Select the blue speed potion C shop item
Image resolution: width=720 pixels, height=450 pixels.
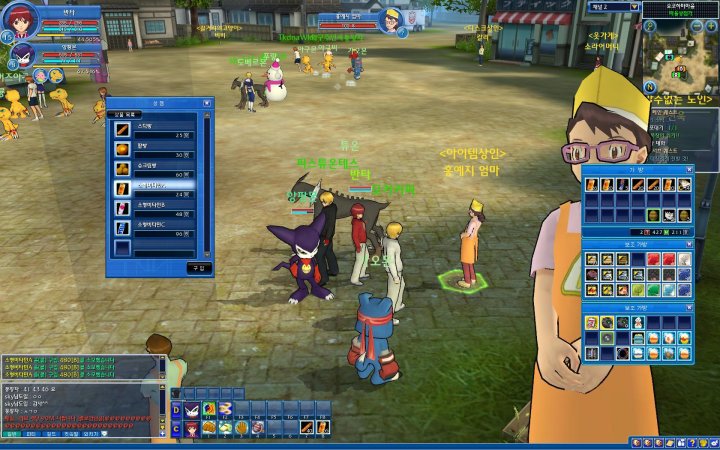point(122,226)
